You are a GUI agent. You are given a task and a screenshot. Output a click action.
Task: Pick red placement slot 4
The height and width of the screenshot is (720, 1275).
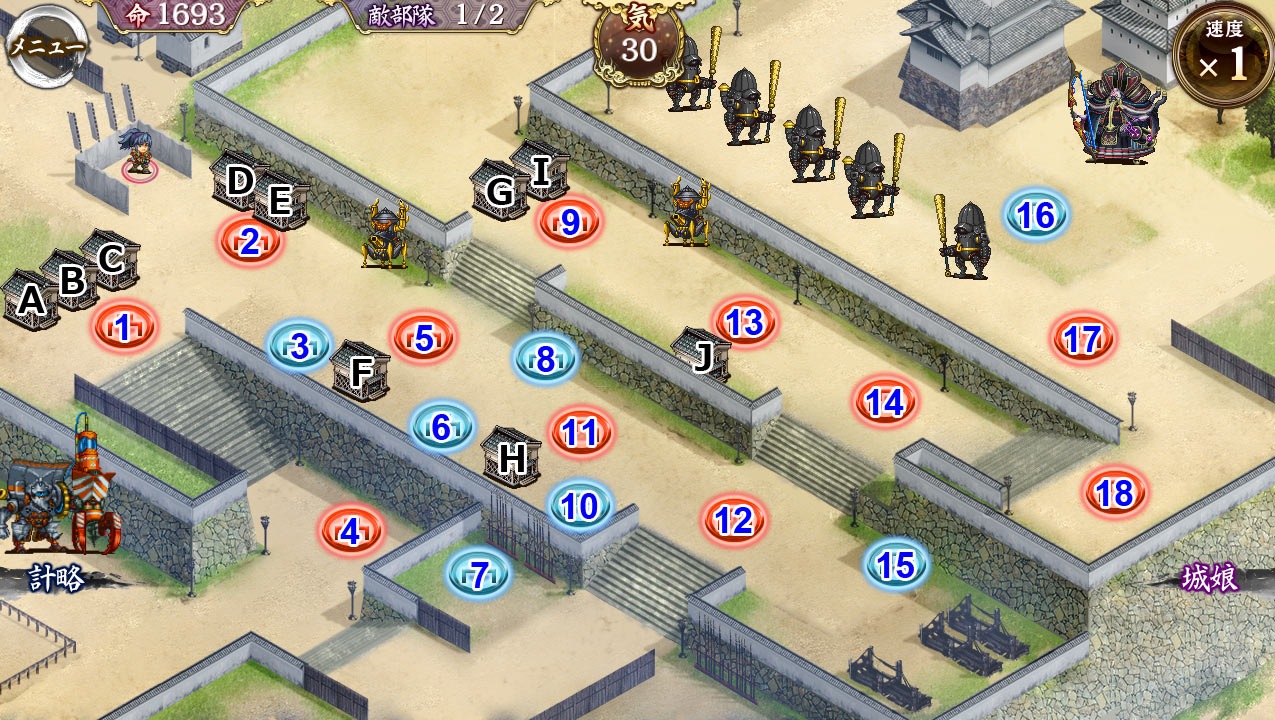click(350, 531)
